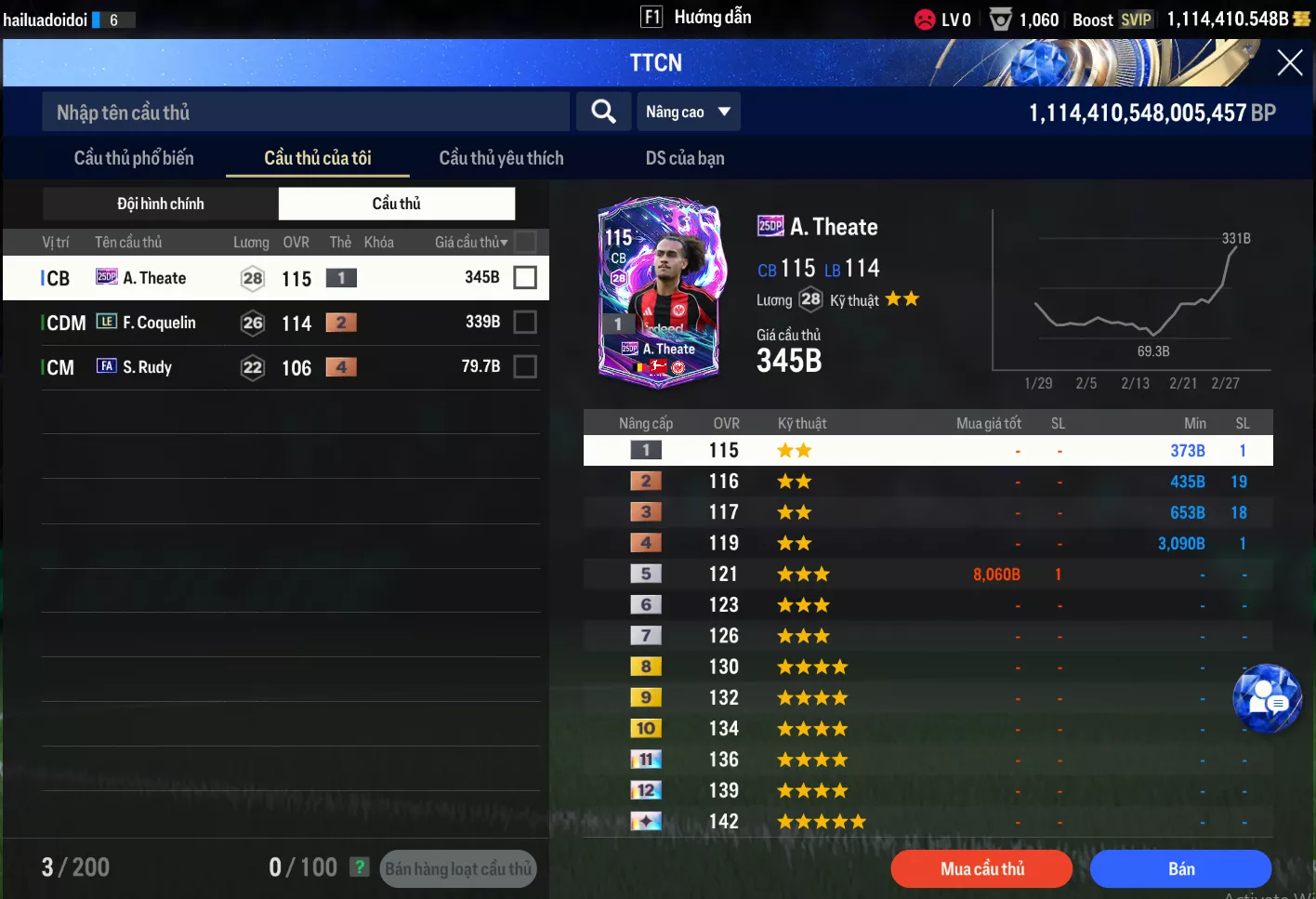Toggle the select-all checkbox in header

[x=525, y=242]
